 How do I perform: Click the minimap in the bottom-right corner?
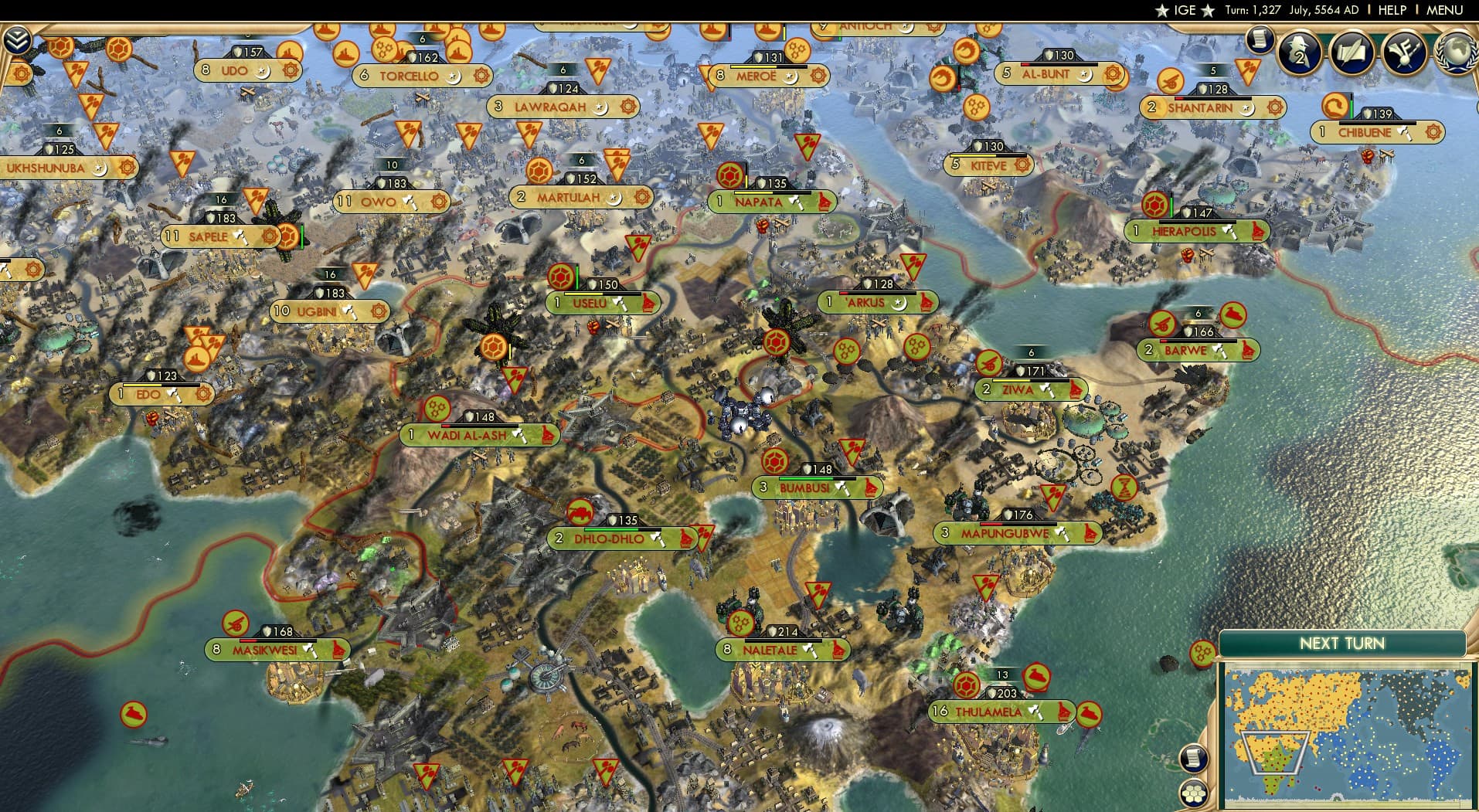[1345, 734]
